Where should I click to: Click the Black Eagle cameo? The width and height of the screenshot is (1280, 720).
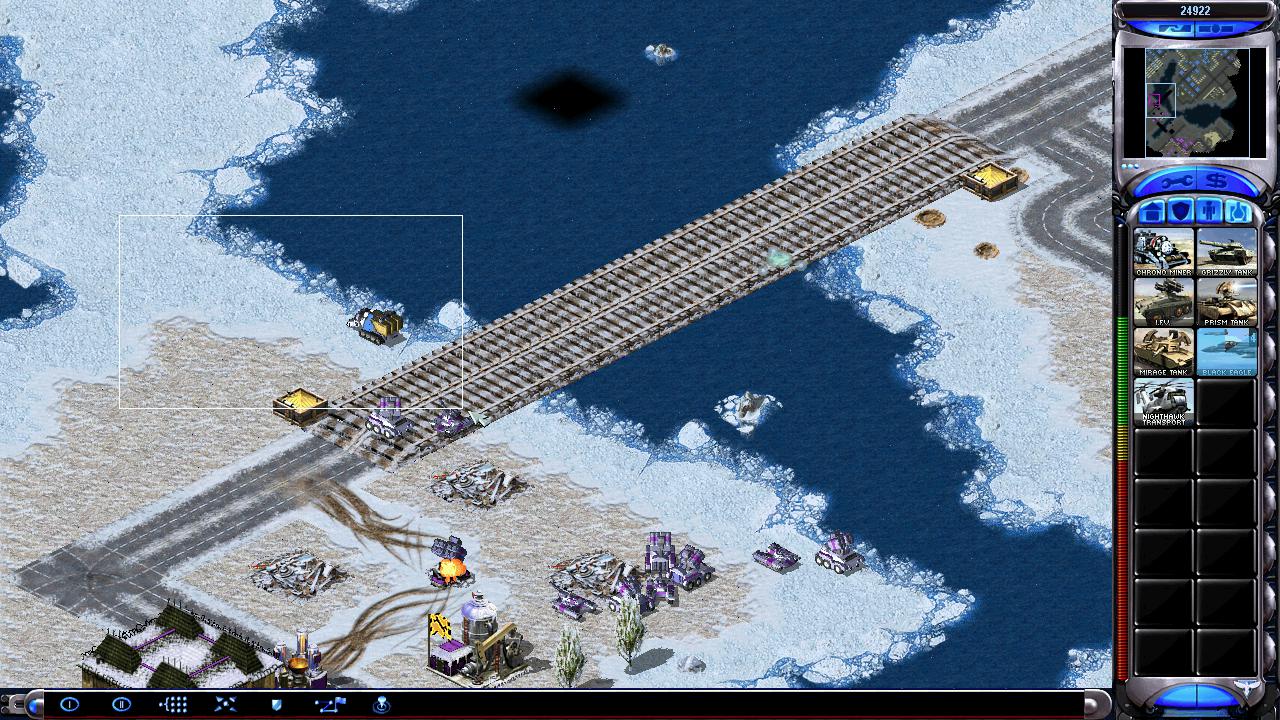1227,352
